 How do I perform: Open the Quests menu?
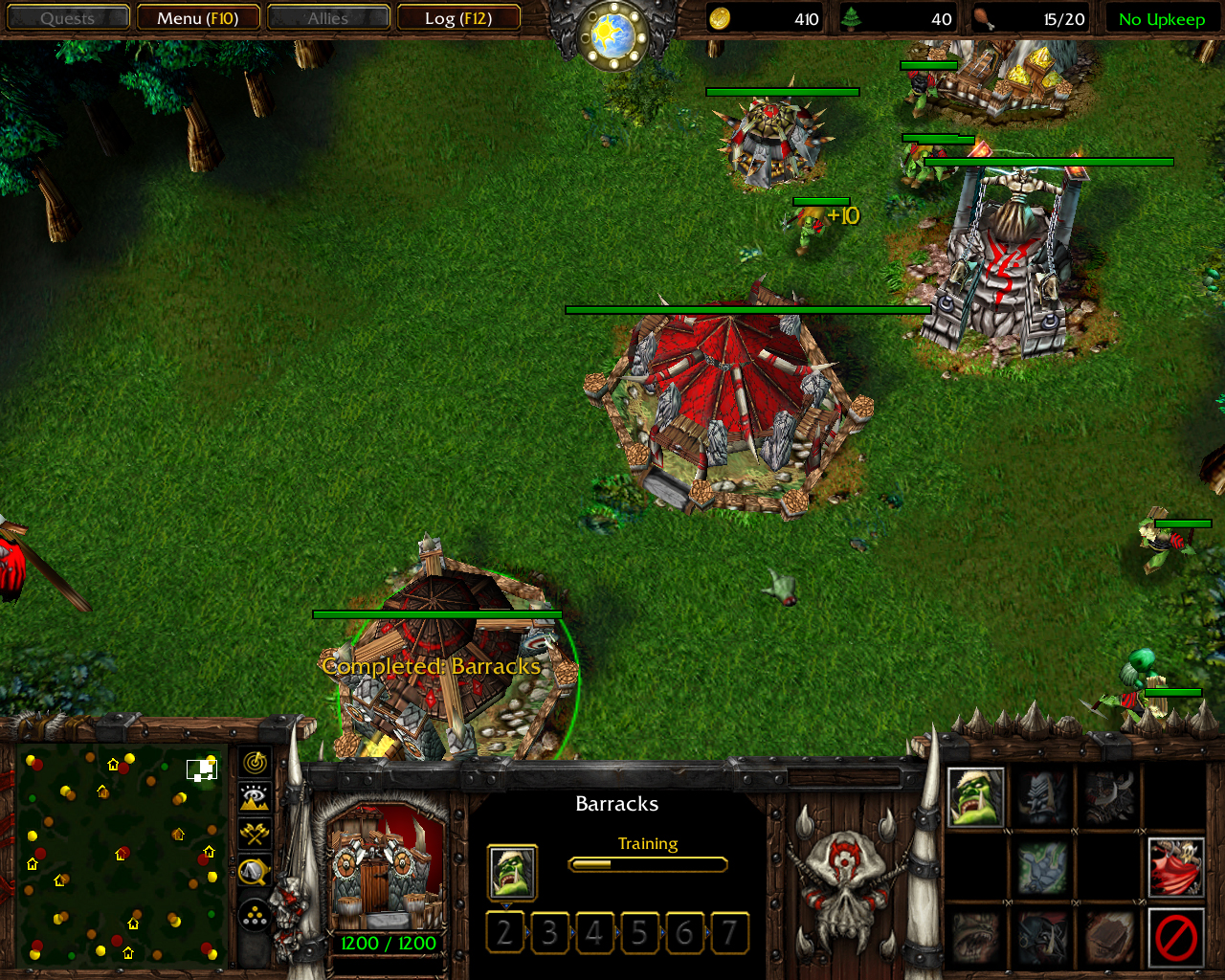click(x=67, y=18)
